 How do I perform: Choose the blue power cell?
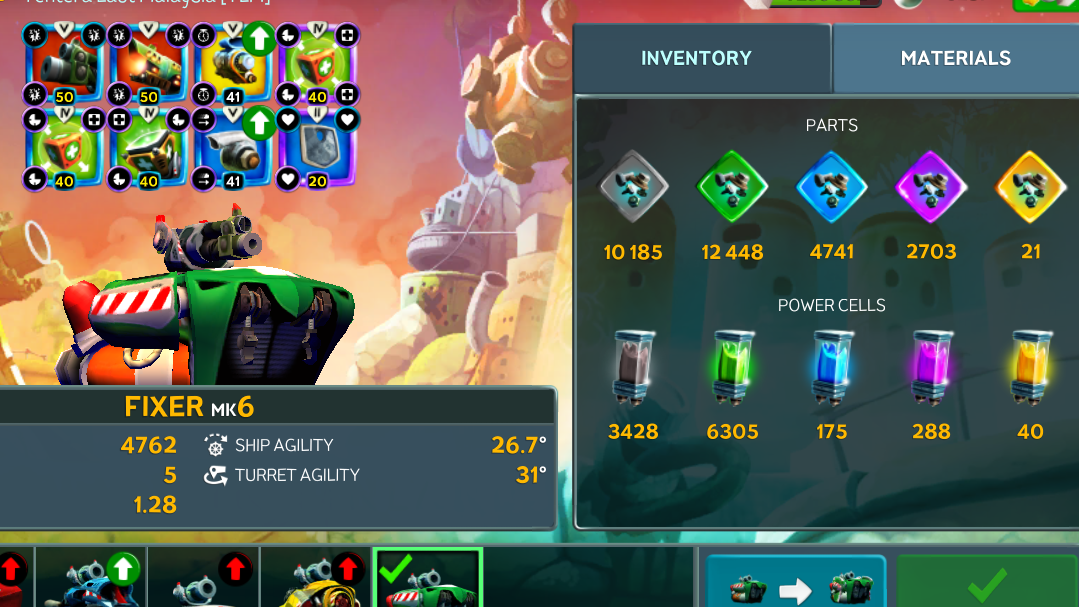pos(831,370)
